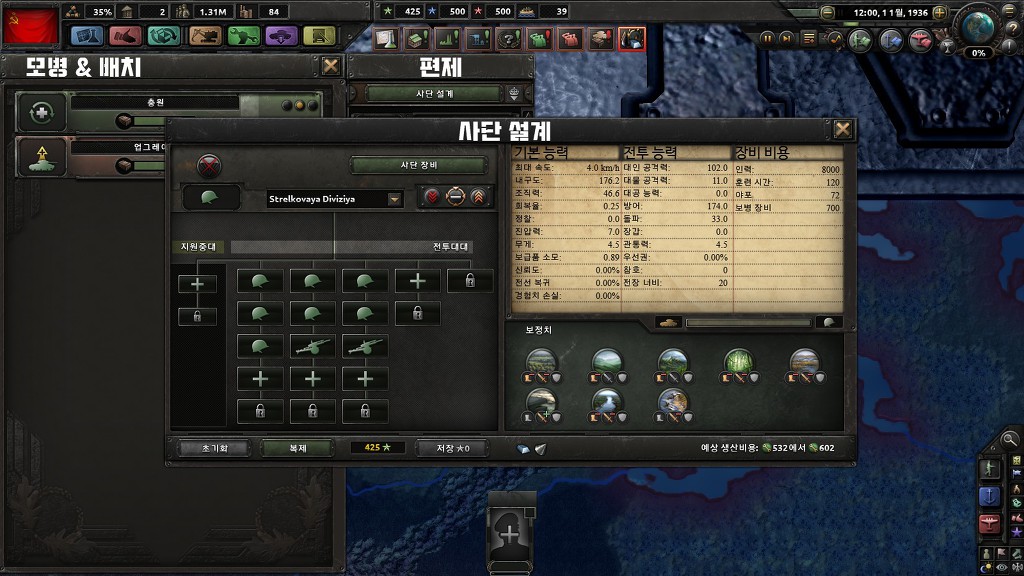1024x576 pixels.
Task: Click the 초기화 reset button
Action: 210,448
